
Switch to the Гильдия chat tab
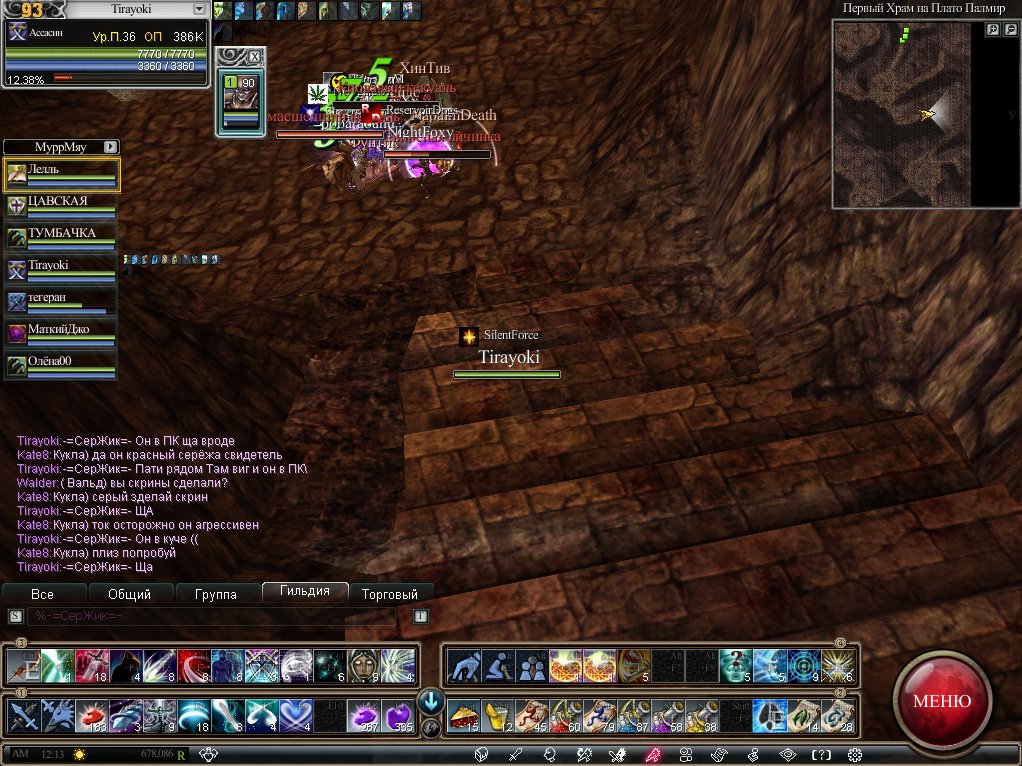(x=305, y=592)
